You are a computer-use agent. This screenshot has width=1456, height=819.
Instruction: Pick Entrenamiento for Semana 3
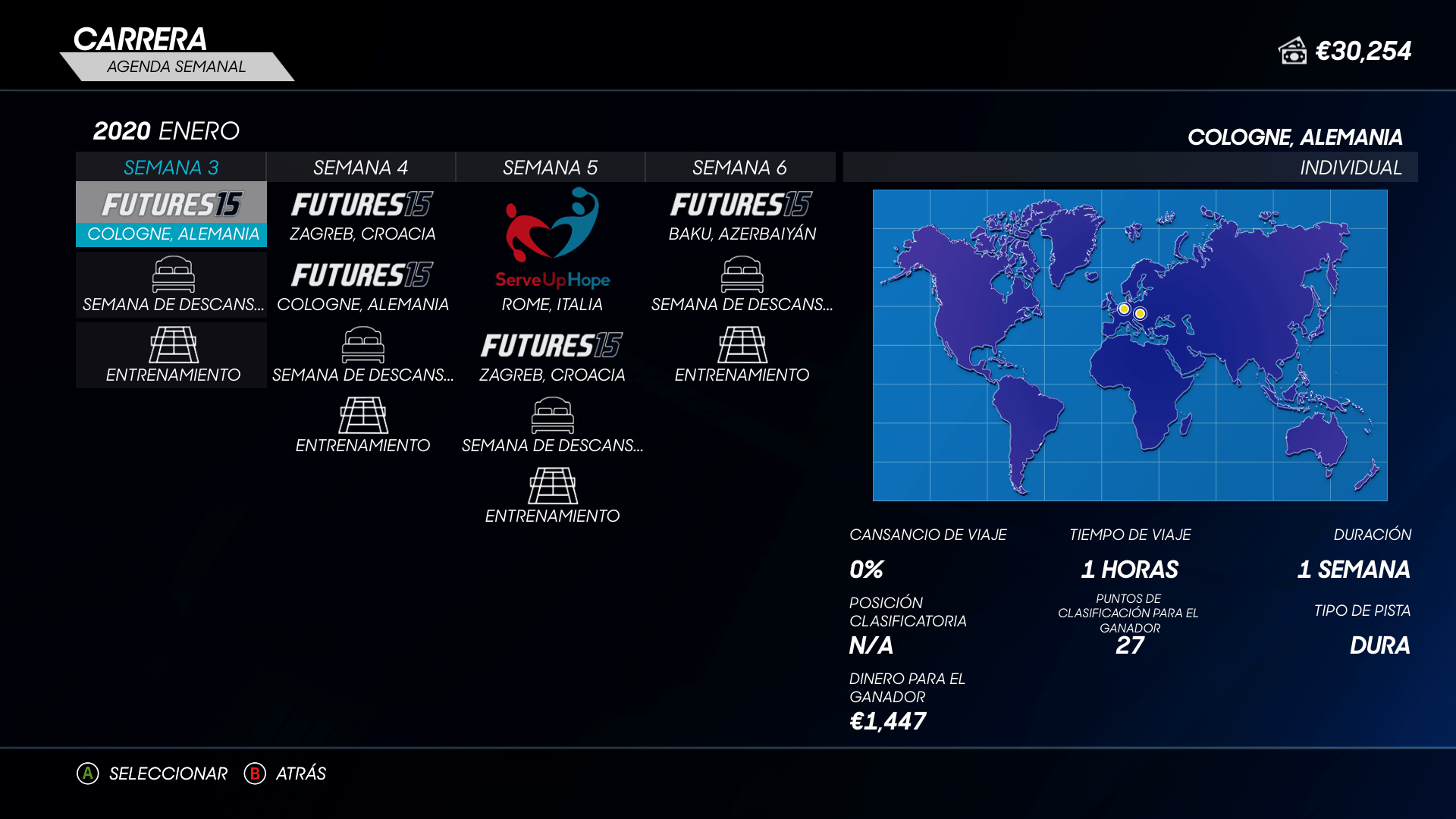pyautogui.click(x=172, y=356)
